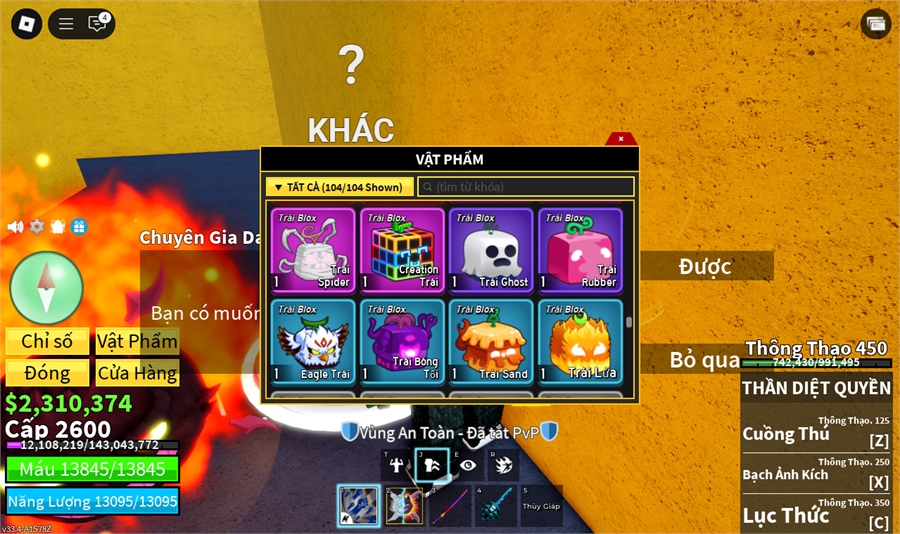Select the Spider fruit item

point(313,250)
